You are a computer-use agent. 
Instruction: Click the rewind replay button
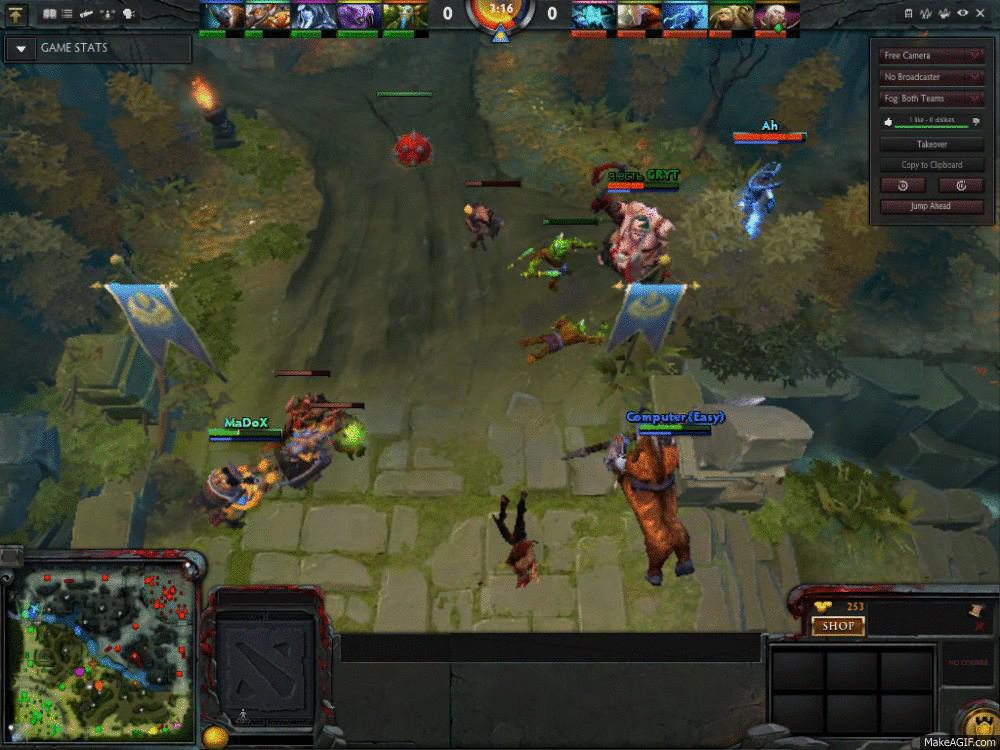[x=903, y=185]
